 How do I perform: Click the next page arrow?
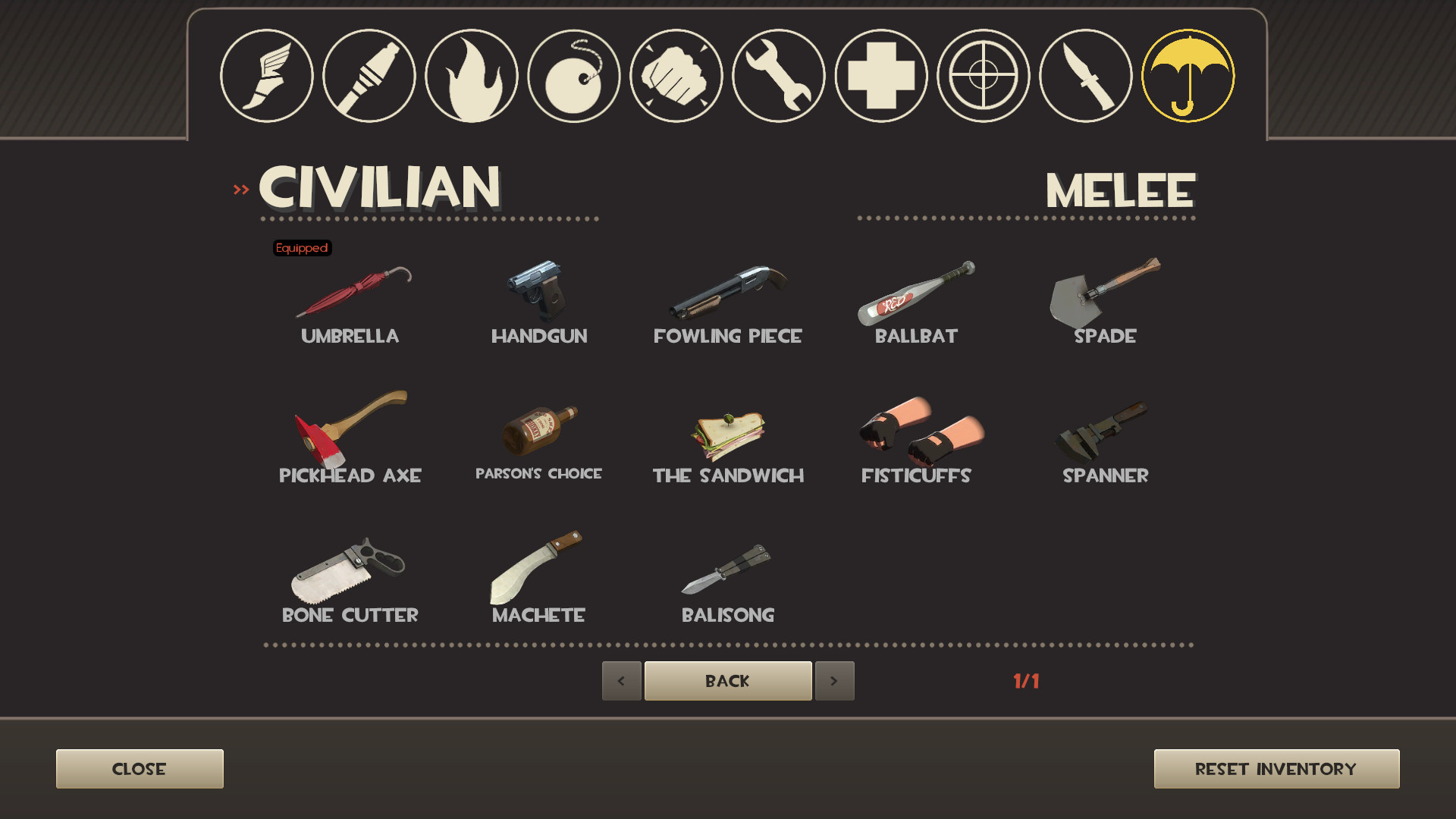coord(834,680)
